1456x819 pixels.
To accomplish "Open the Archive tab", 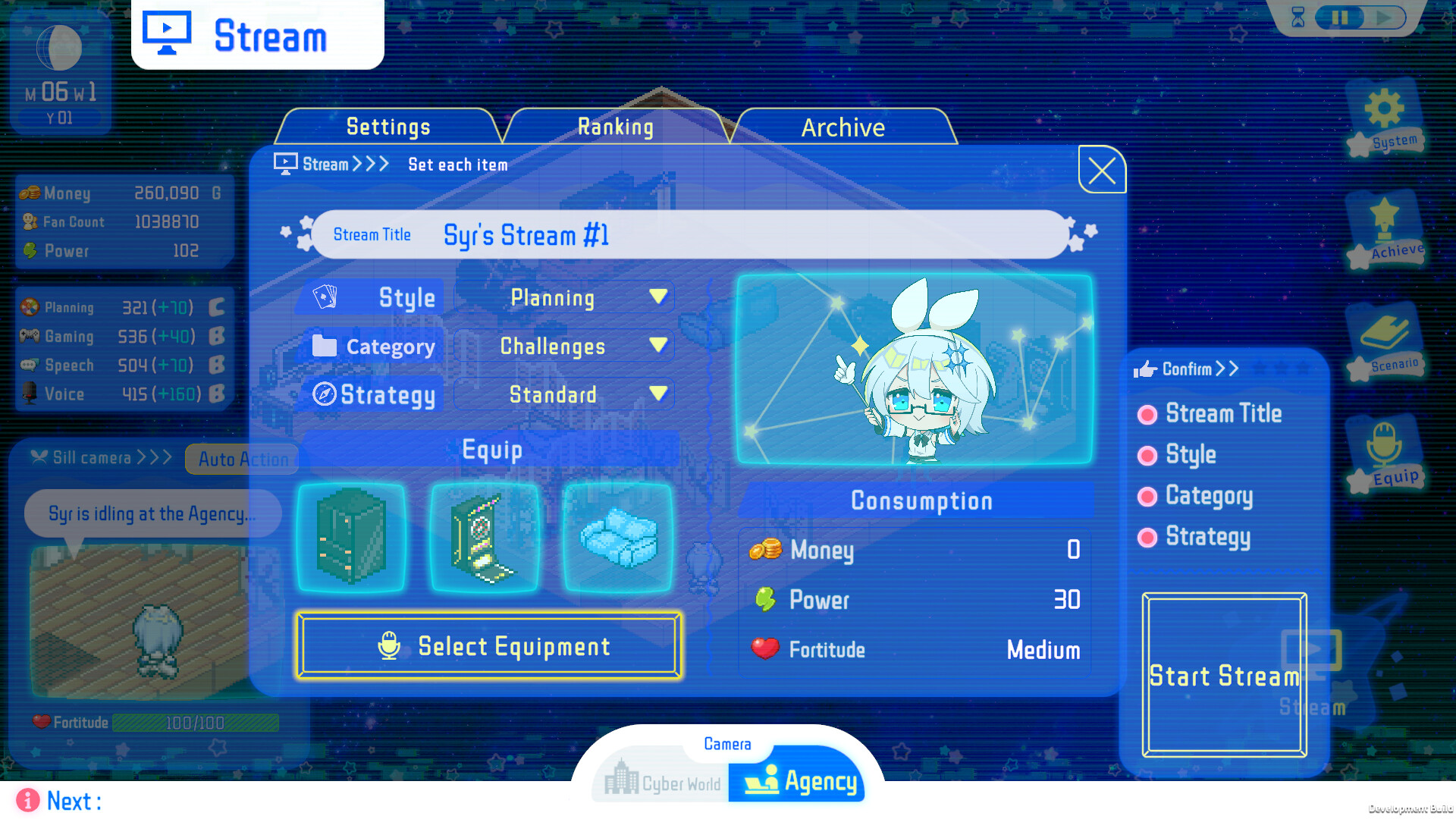I will 843,127.
